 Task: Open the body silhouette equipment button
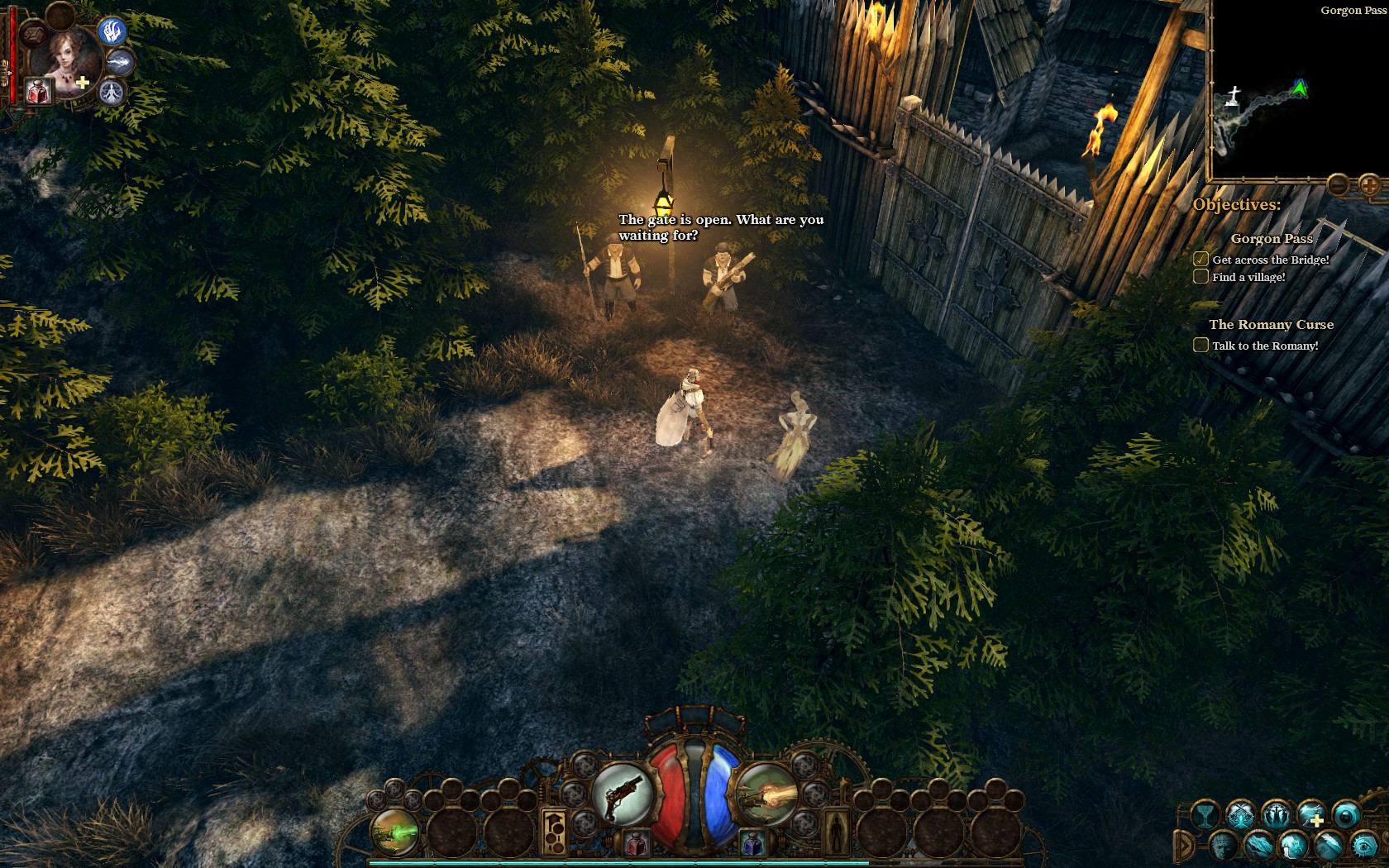click(x=835, y=832)
